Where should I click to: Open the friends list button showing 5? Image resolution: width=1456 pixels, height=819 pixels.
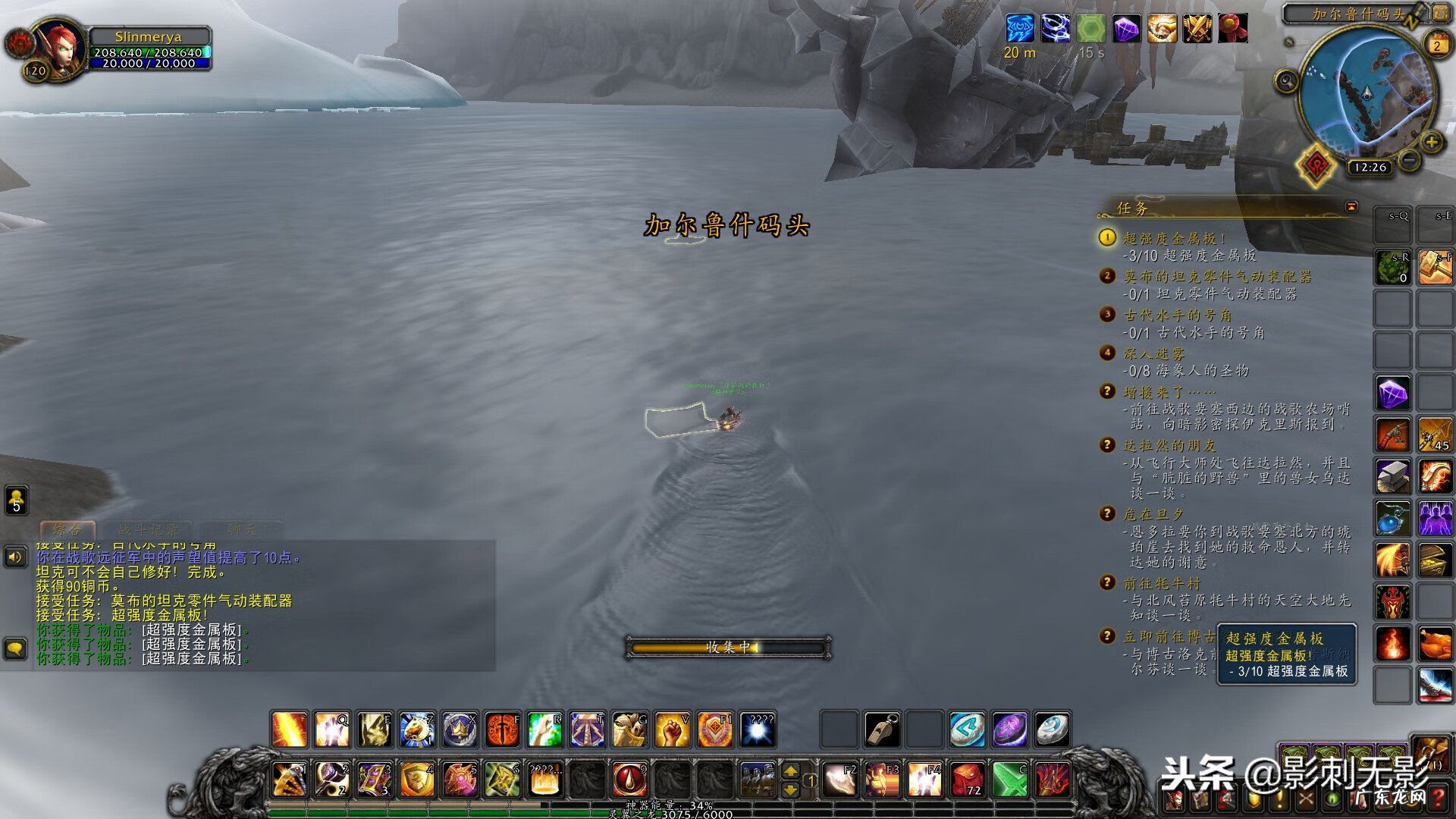point(17,500)
